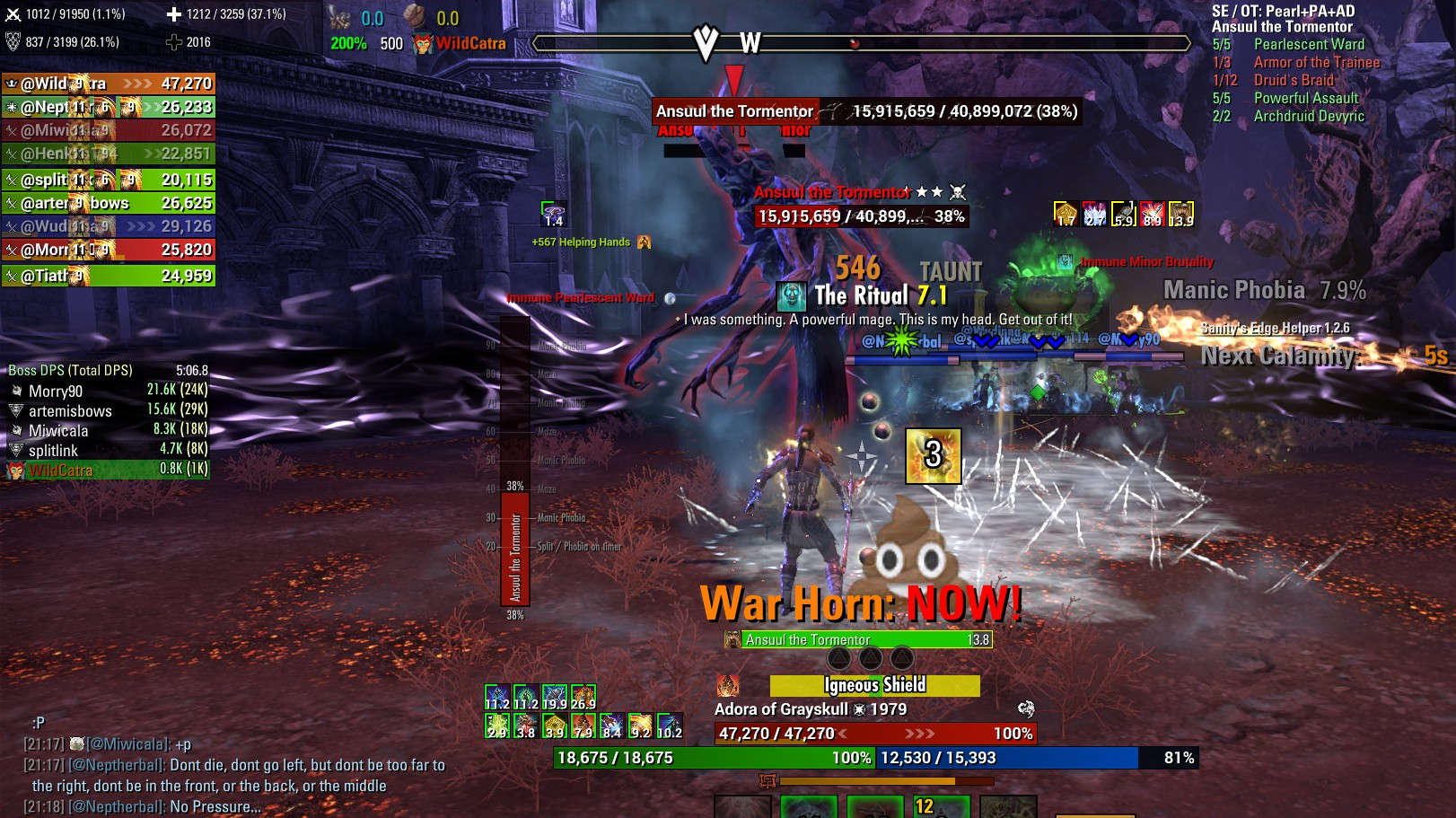Select the @Wud group frame with 29,126 health
Viewport: 1456px width, 818px height.
[x=108, y=226]
